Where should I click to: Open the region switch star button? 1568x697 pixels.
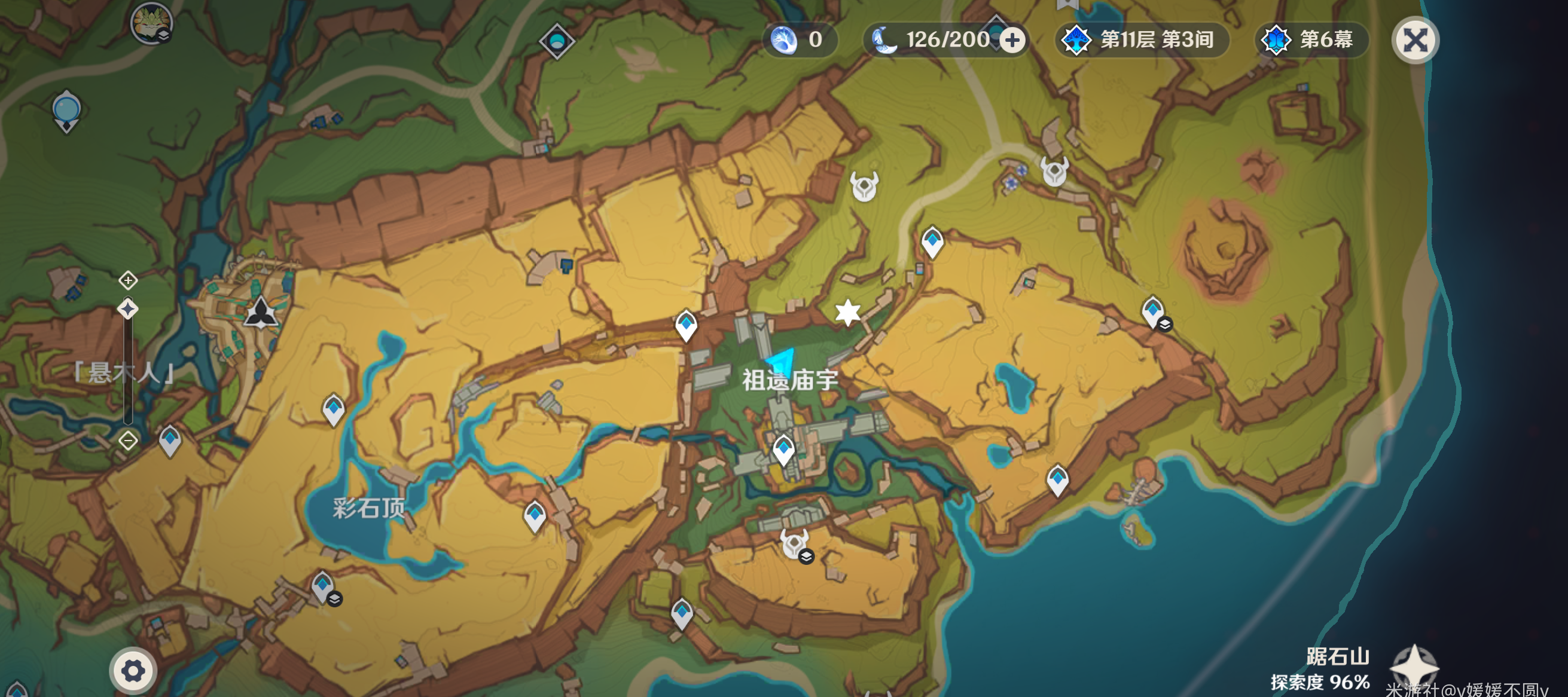[x=1414, y=667]
